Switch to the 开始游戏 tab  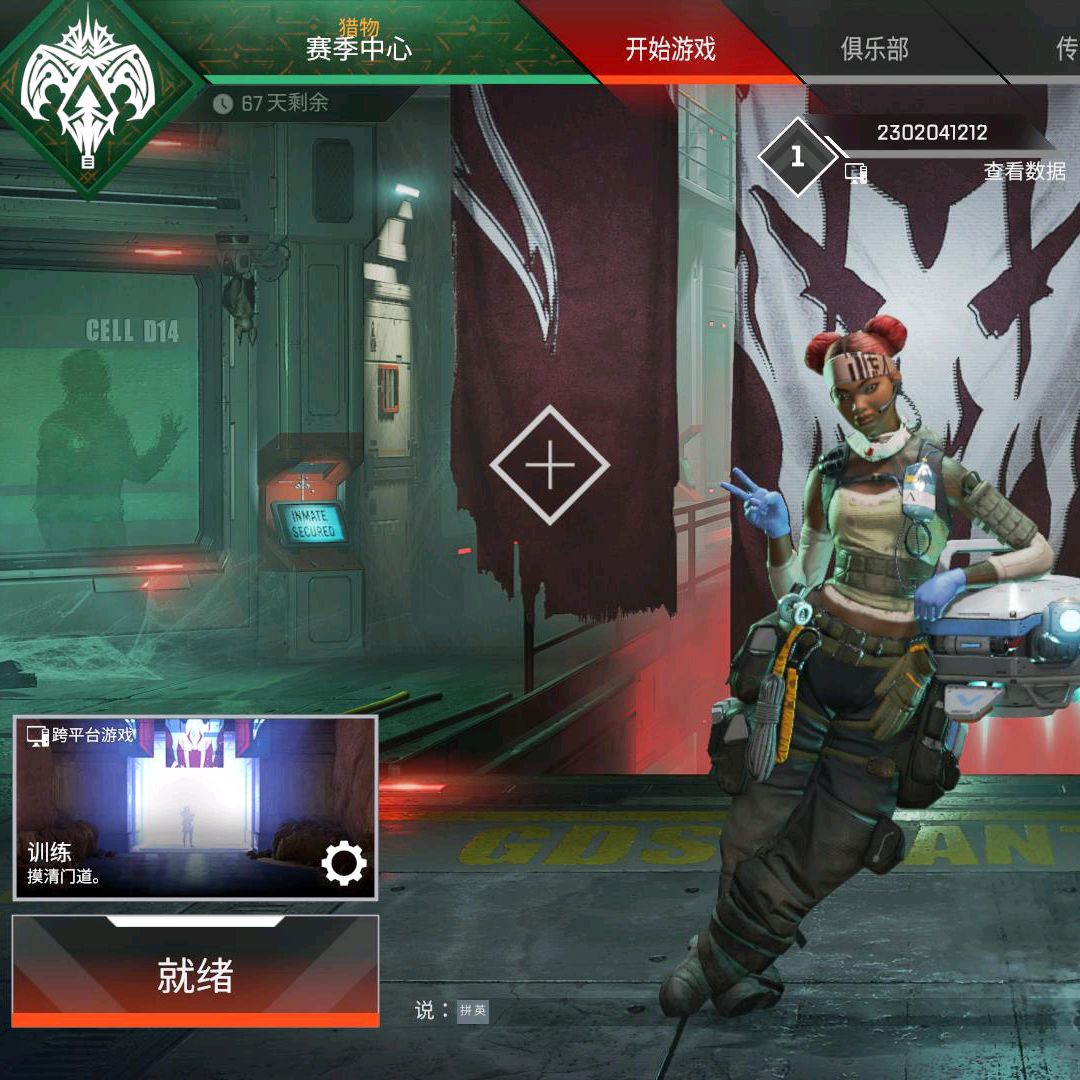click(670, 49)
